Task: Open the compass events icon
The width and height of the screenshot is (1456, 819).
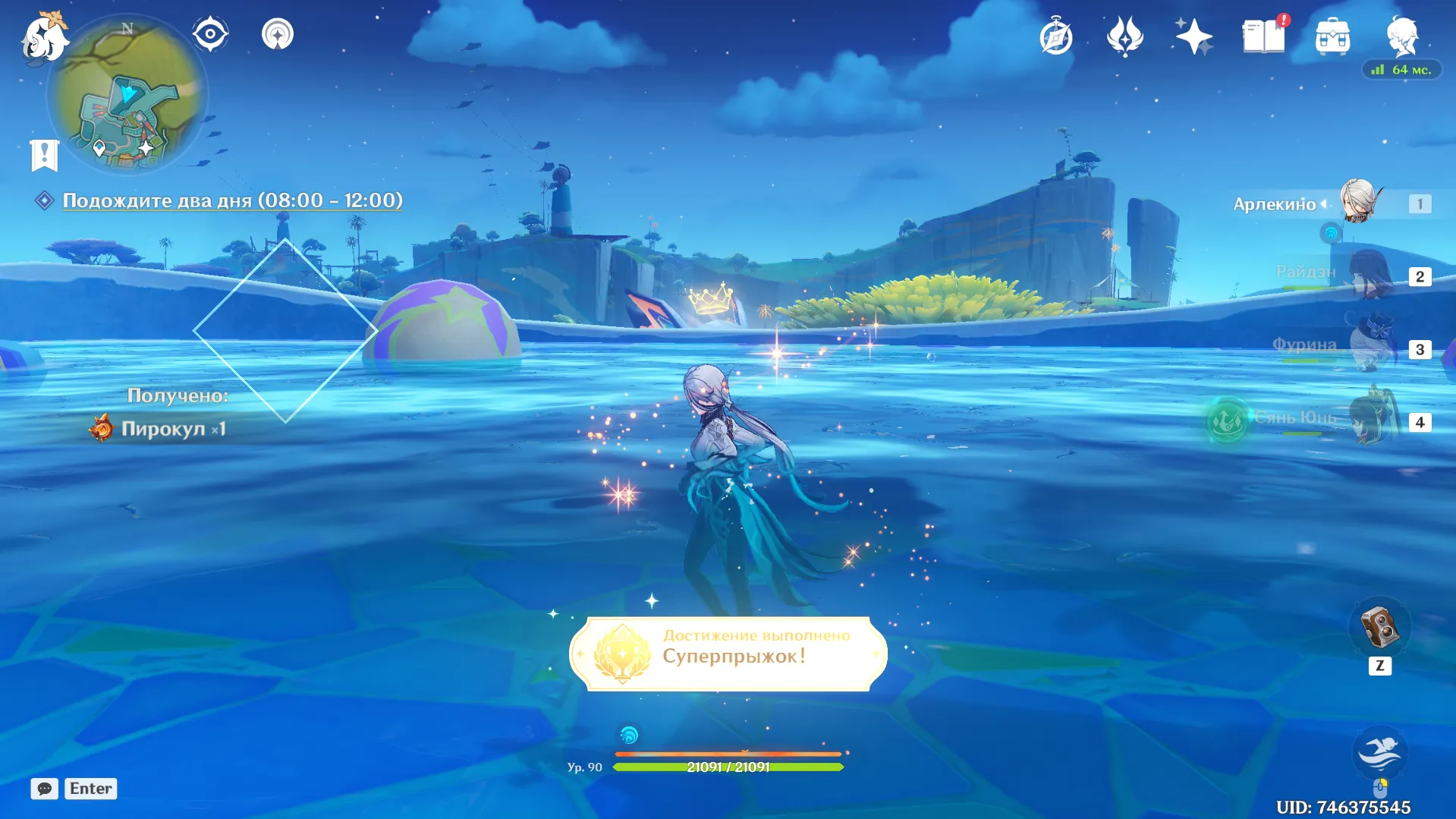Action: 1055,36
